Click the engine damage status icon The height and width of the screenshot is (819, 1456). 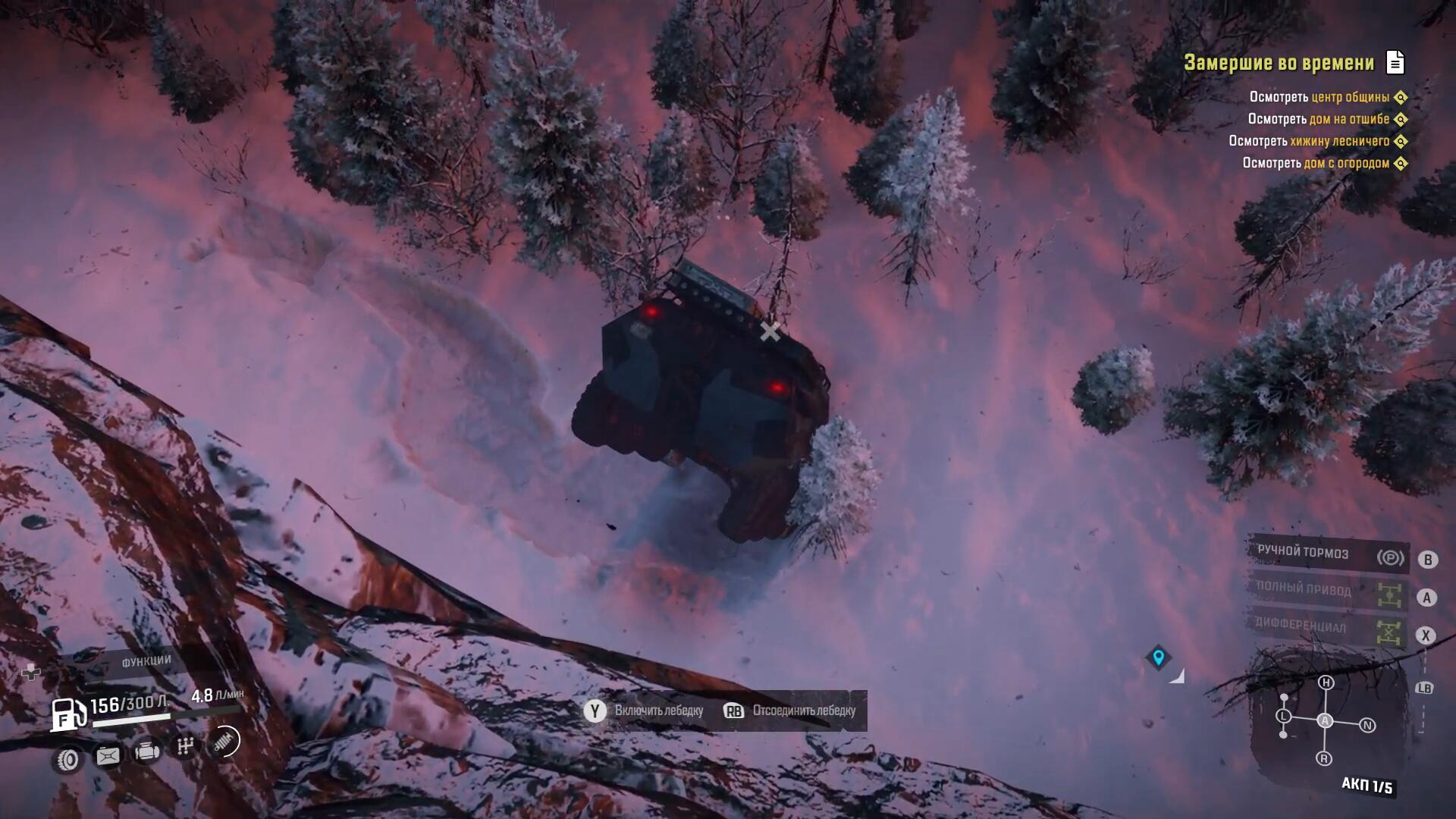click(147, 752)
